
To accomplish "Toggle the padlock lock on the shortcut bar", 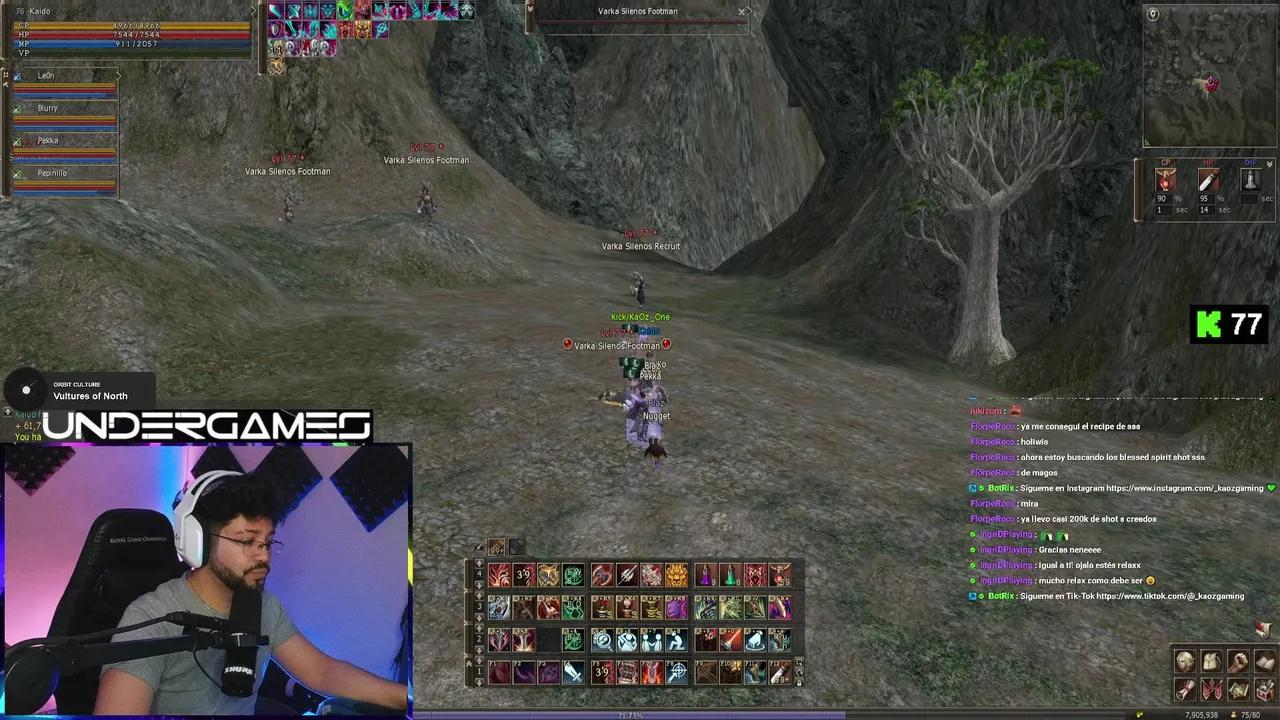I will coord(797,683).
